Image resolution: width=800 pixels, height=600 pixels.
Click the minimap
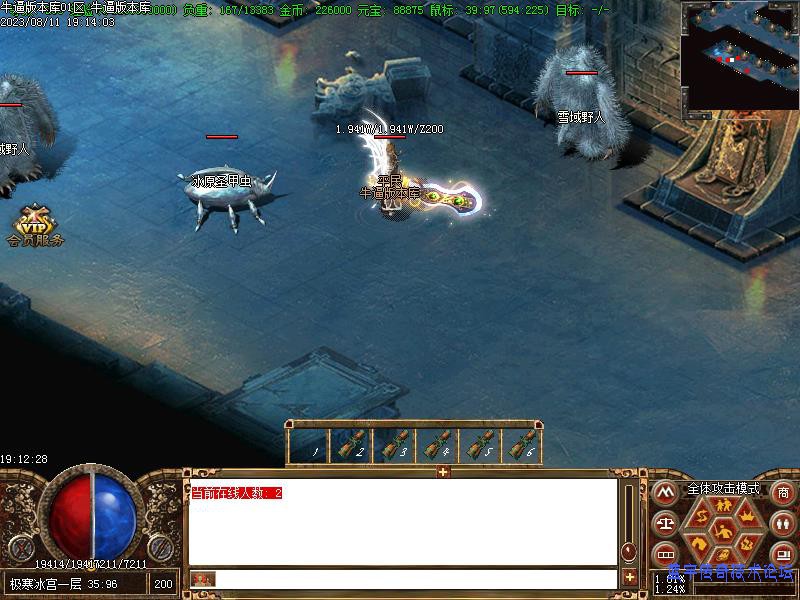tap(739, 54)
